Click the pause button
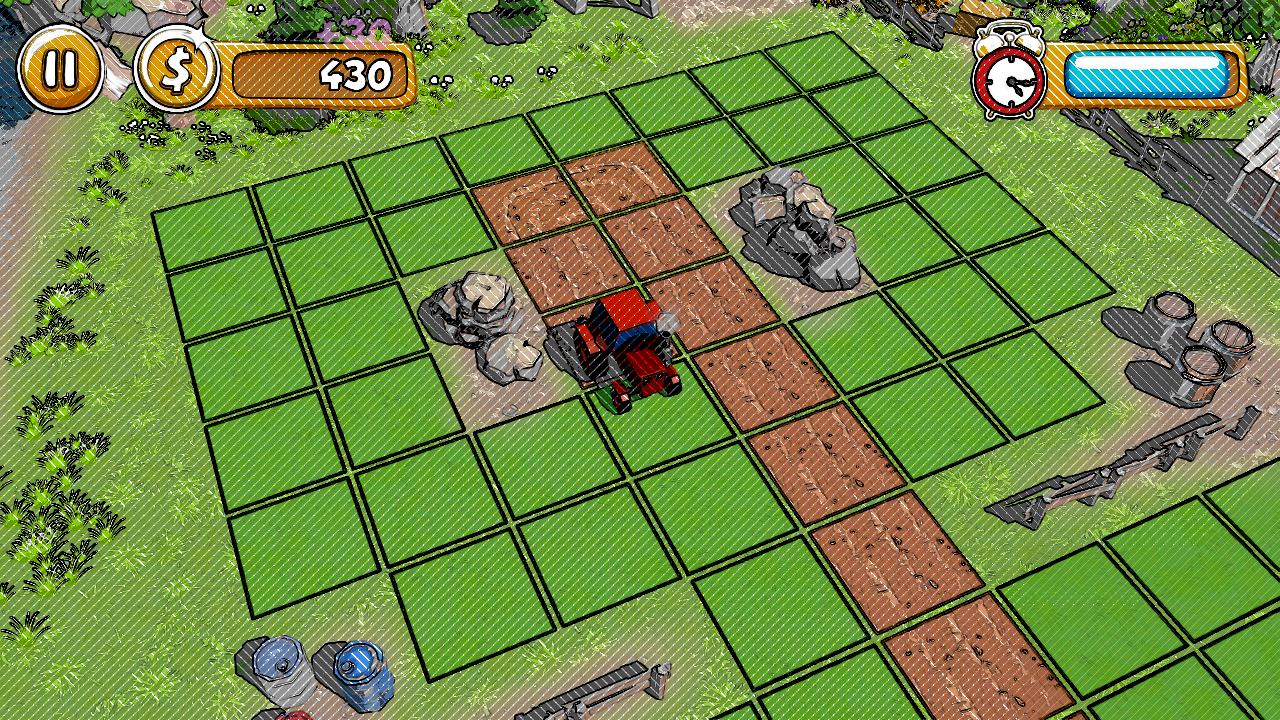 pyautogui.click(x=60, y=70)
